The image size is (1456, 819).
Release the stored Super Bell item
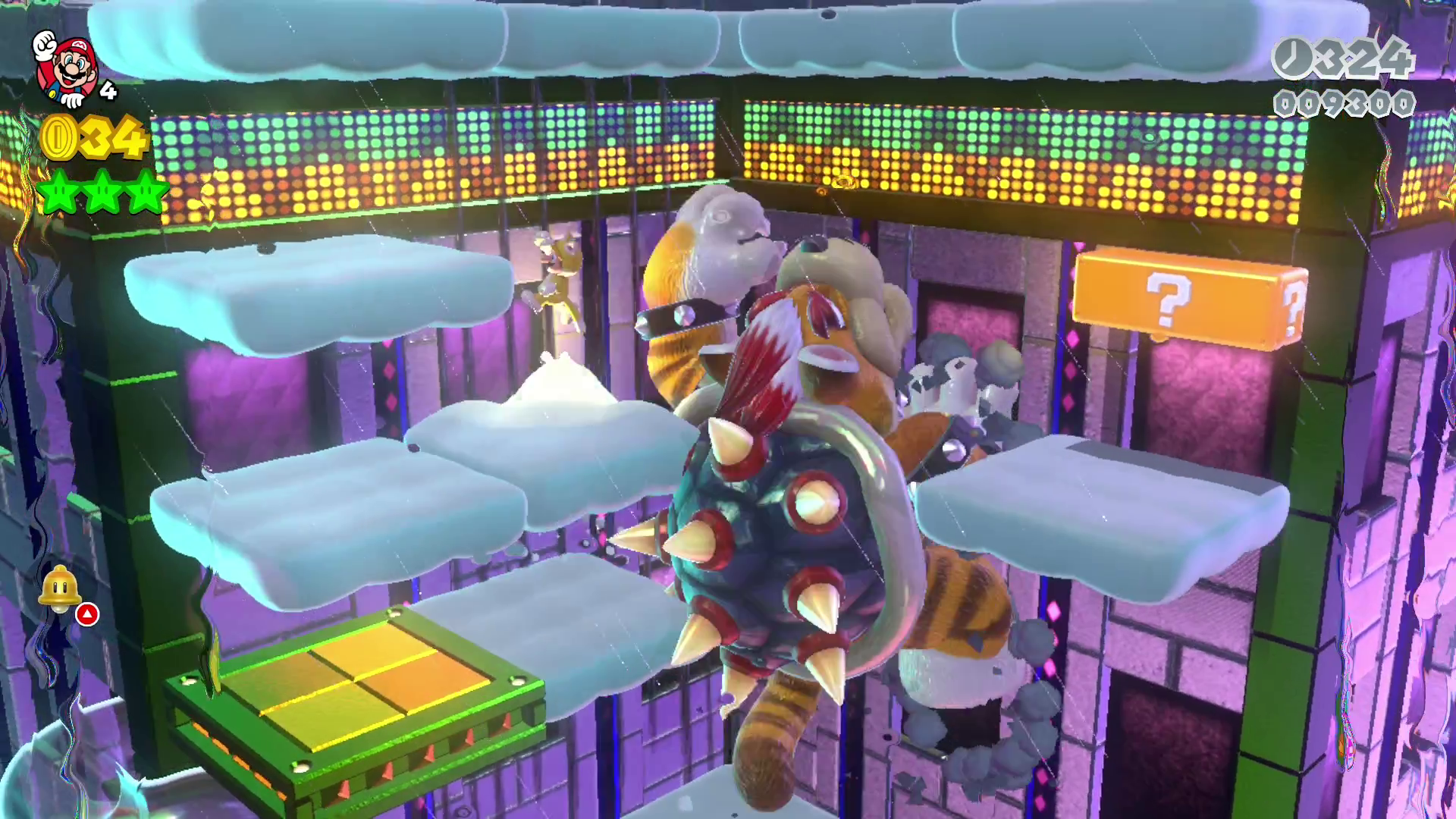(x=60, y=588)
